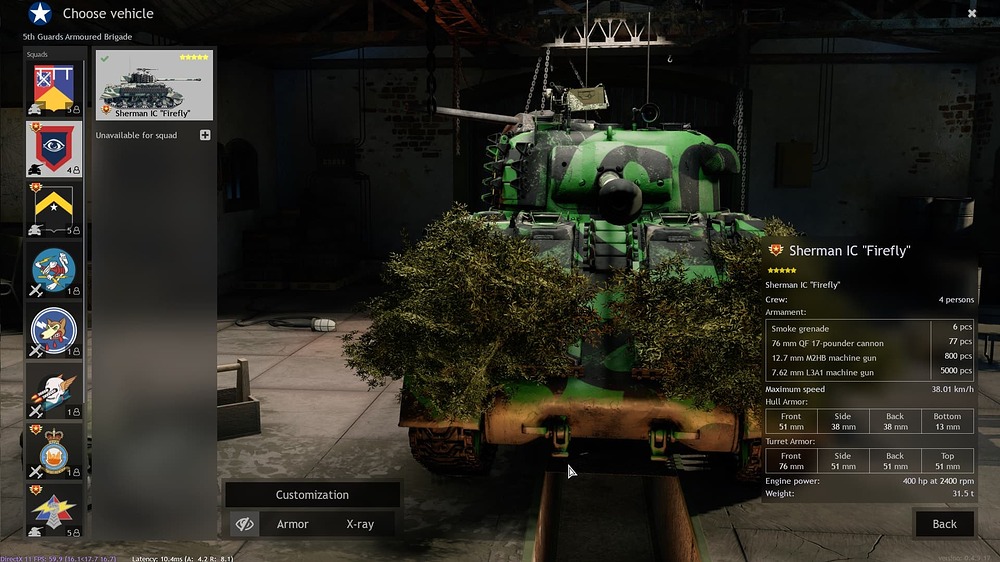Select the squad with the blue-red flag emblem
This screenshot has width=1000, height=562.
tap(54, 88)
